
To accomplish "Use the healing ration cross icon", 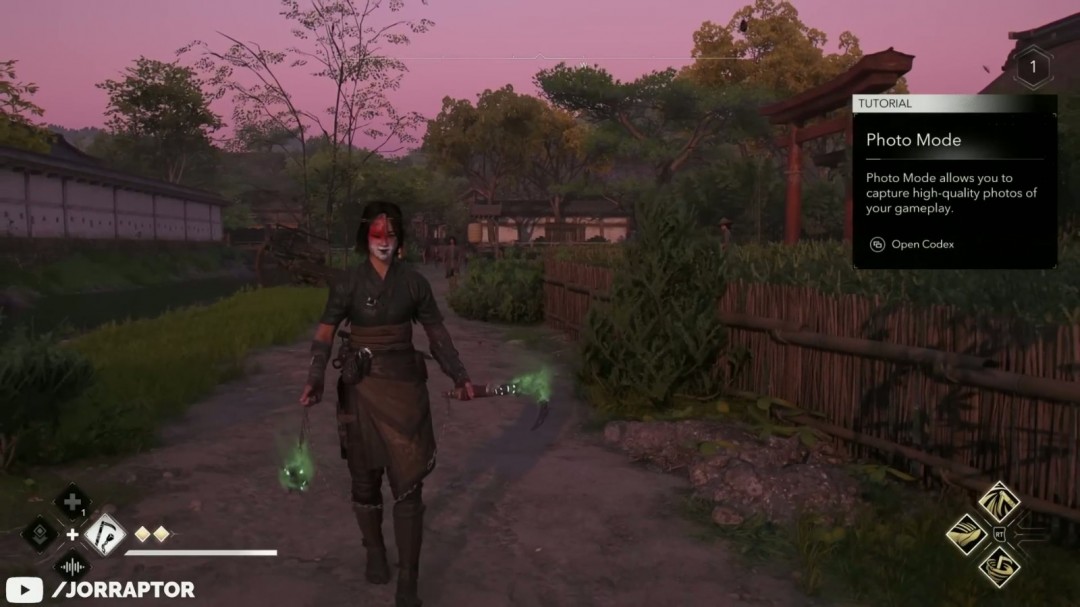I will coord(72,502).
